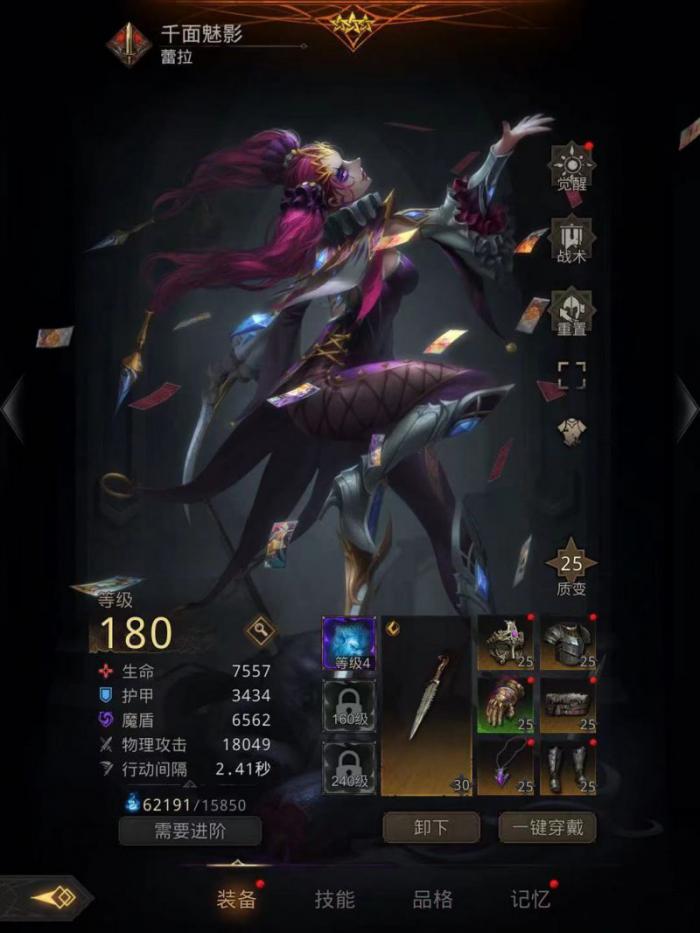Viewport: 700px width, 933px height.
Task: Open the 品格 tab
Action: (x=433, y=898)
